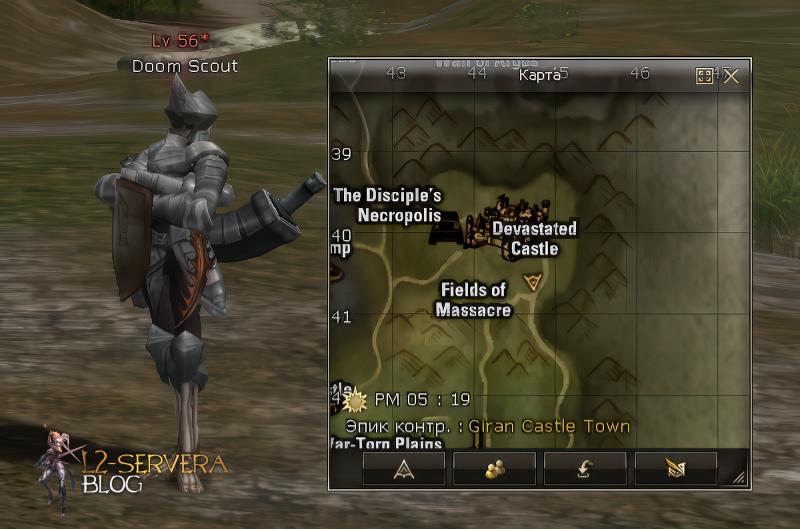Click the arrowhead location button below map
This screenshot has width=800, height=529.
pos(403,468)
